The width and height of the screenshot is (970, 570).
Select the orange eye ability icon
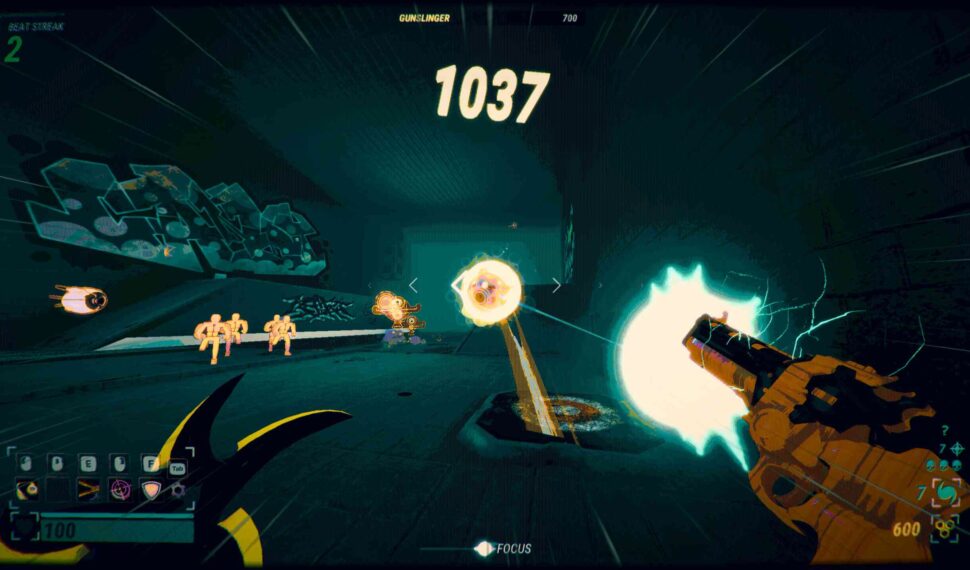(x=29, y=489)
